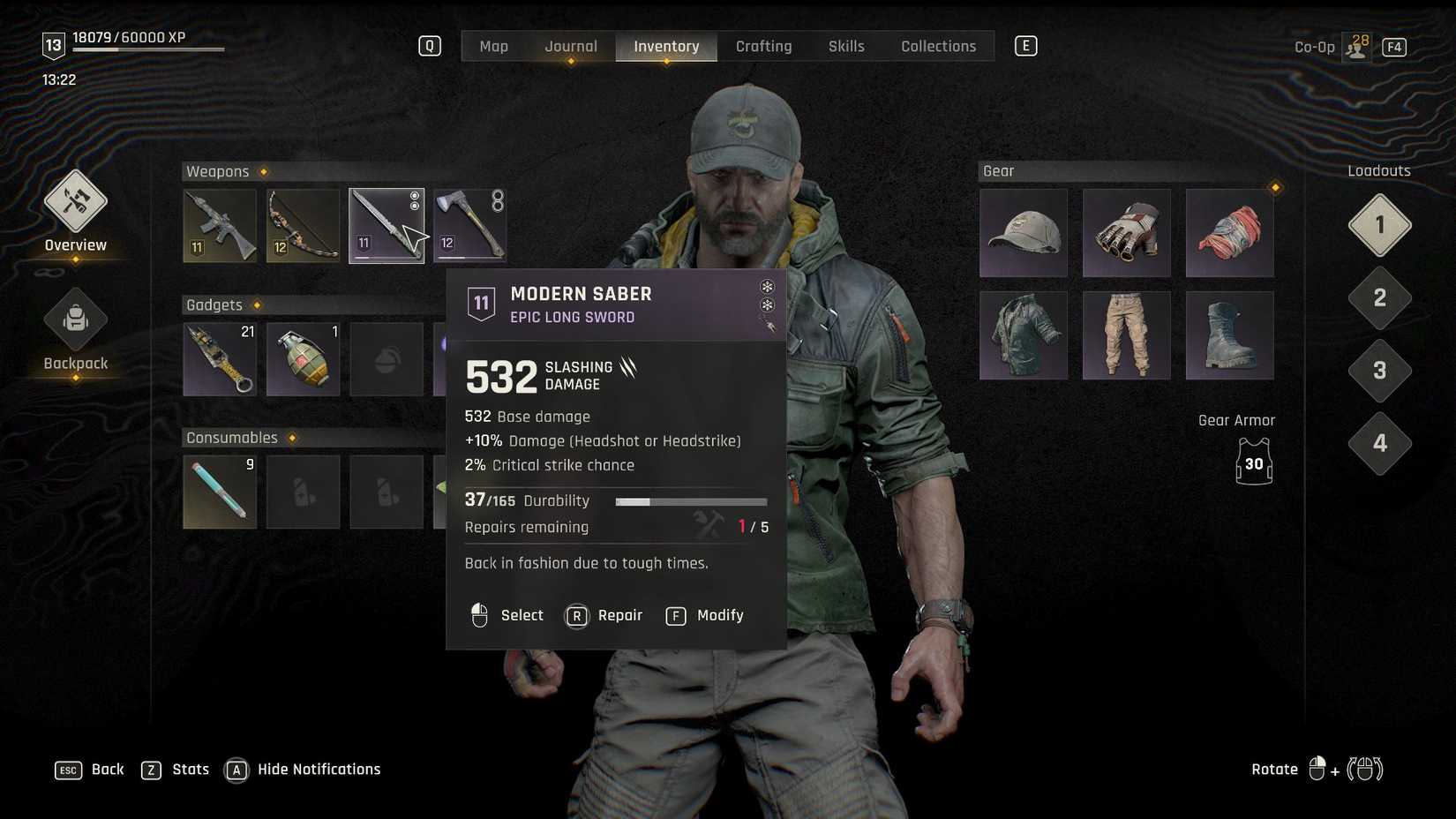Choose the jacket gear slot
1456x819 pixels.
(1024, 335)
